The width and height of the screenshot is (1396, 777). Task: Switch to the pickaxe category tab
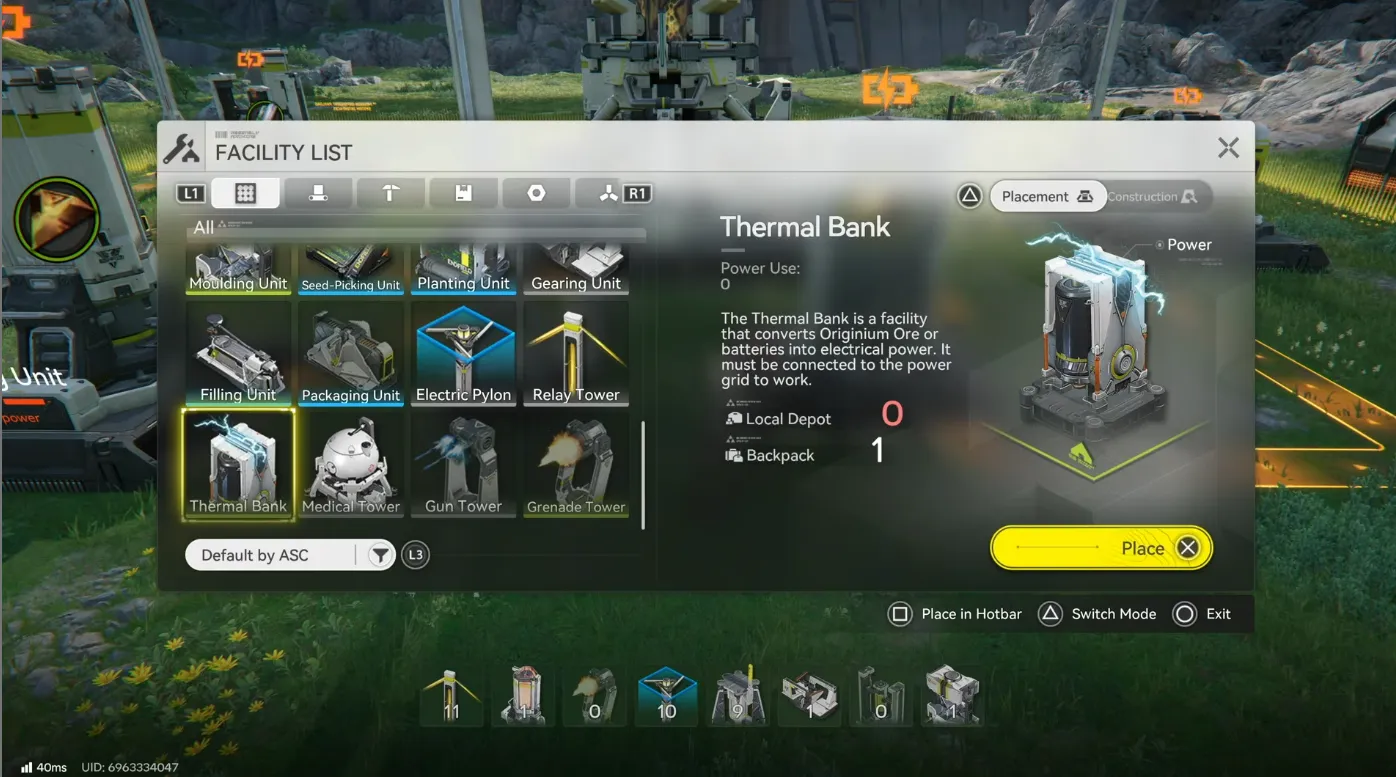pos(391,194)
